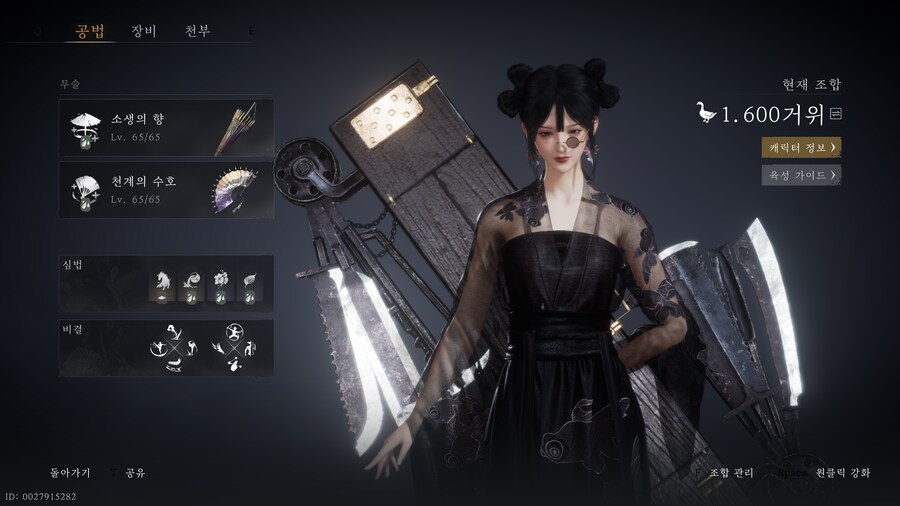Open the 장비 equipment tab
This screenshot has height=506, width=900.
coord(143,30)
